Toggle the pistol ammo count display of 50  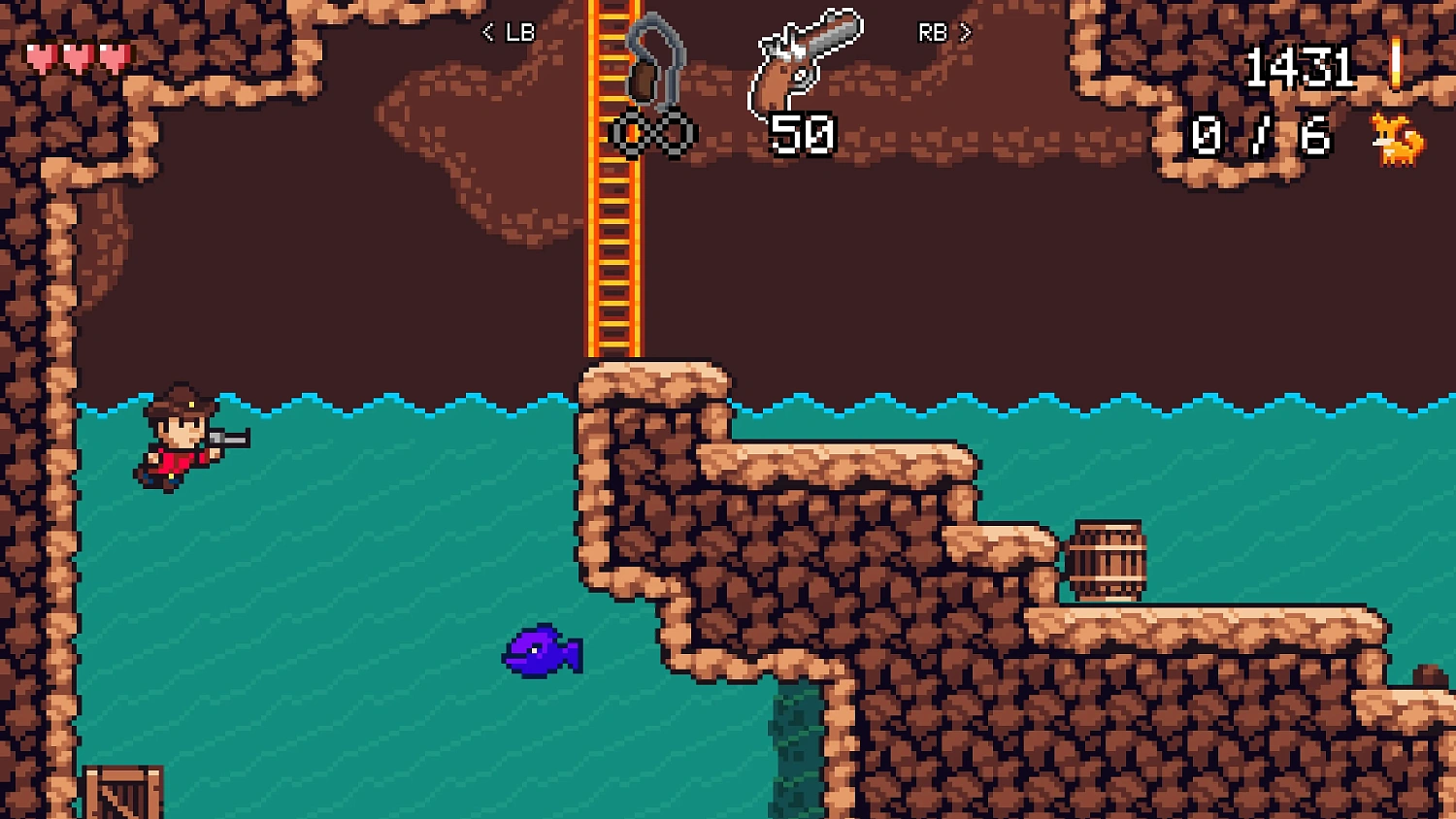pos(803,134)
